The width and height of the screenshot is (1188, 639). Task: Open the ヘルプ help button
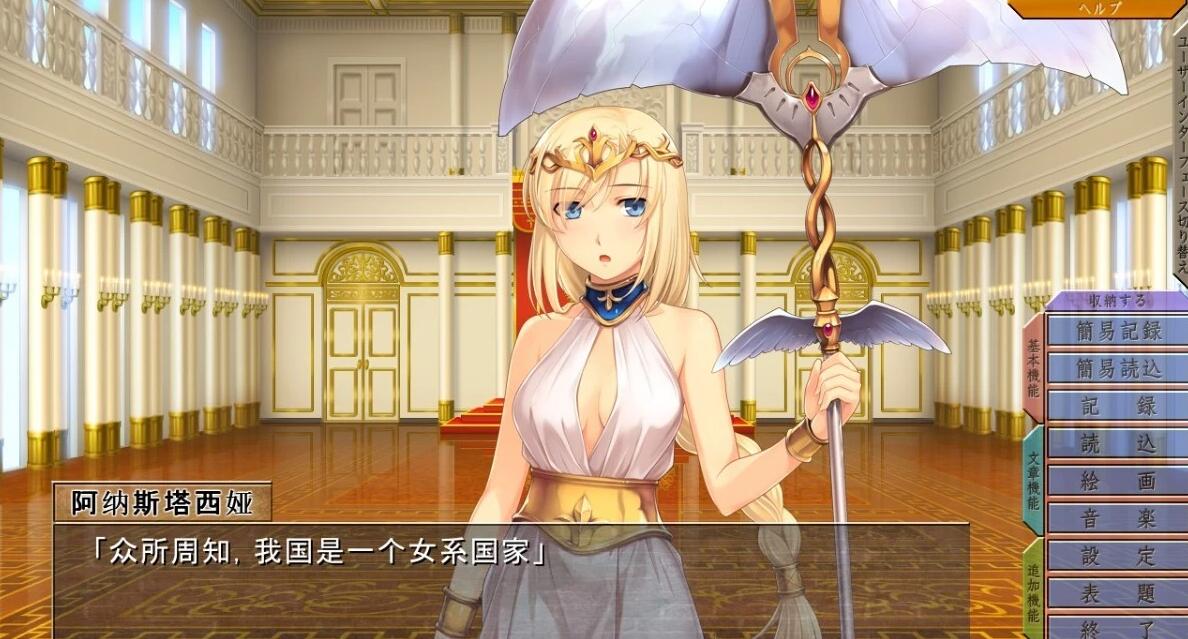point(1100,8)
